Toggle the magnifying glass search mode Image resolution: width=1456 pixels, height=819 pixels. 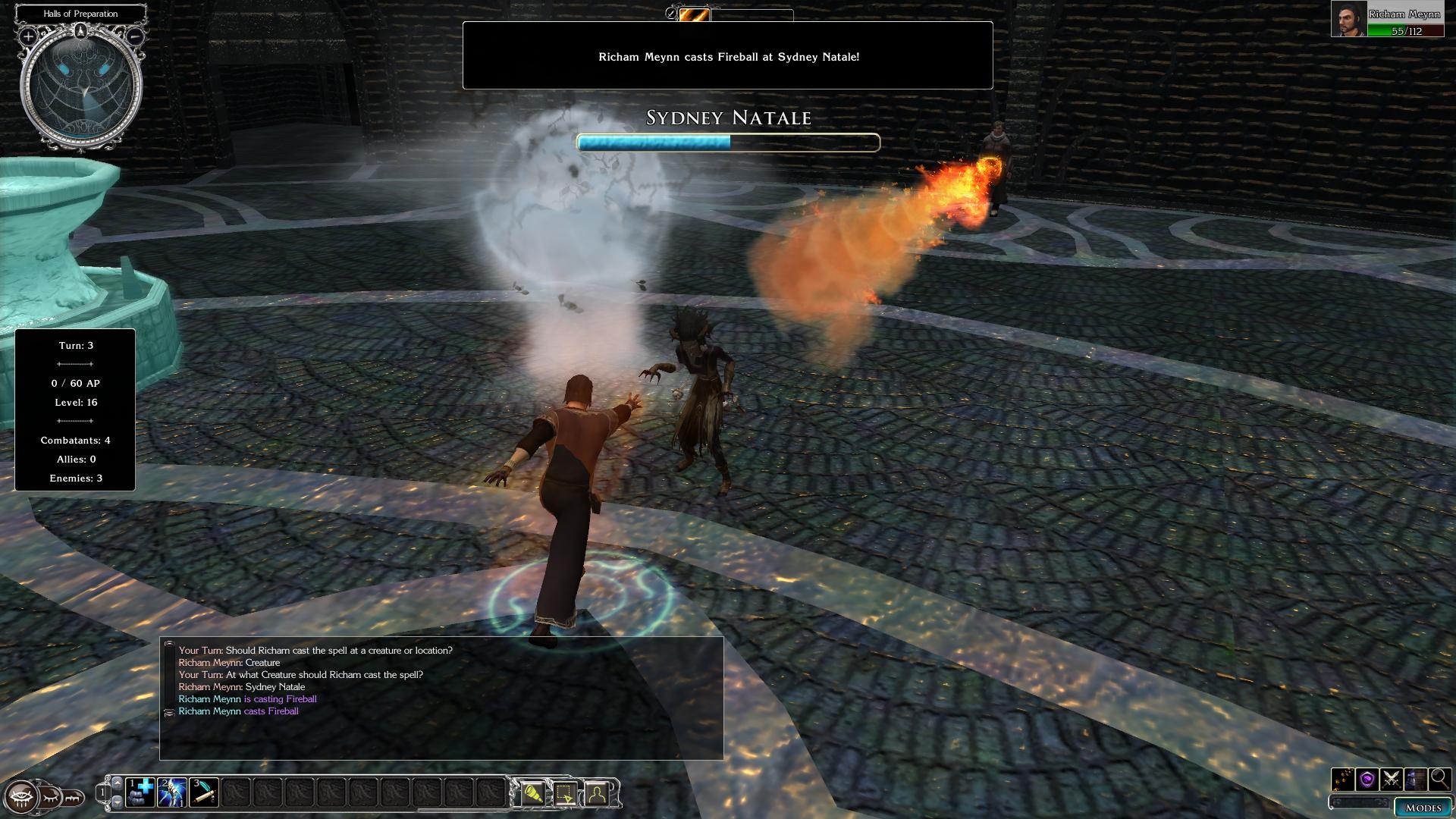click(x=1439, y=779)
